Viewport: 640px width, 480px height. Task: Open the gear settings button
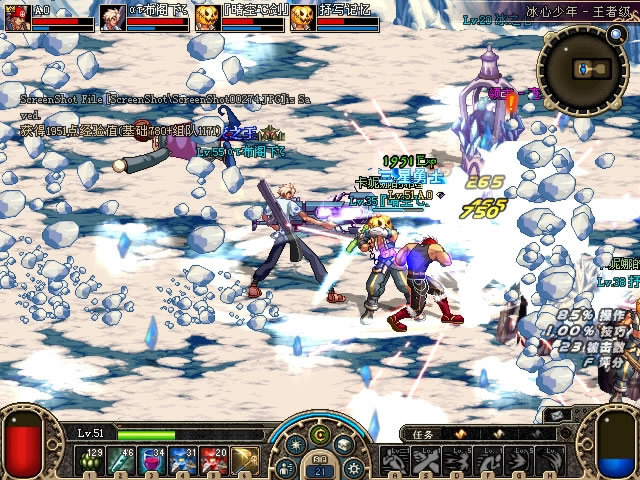pyautogui.click(x=353, y=466)
